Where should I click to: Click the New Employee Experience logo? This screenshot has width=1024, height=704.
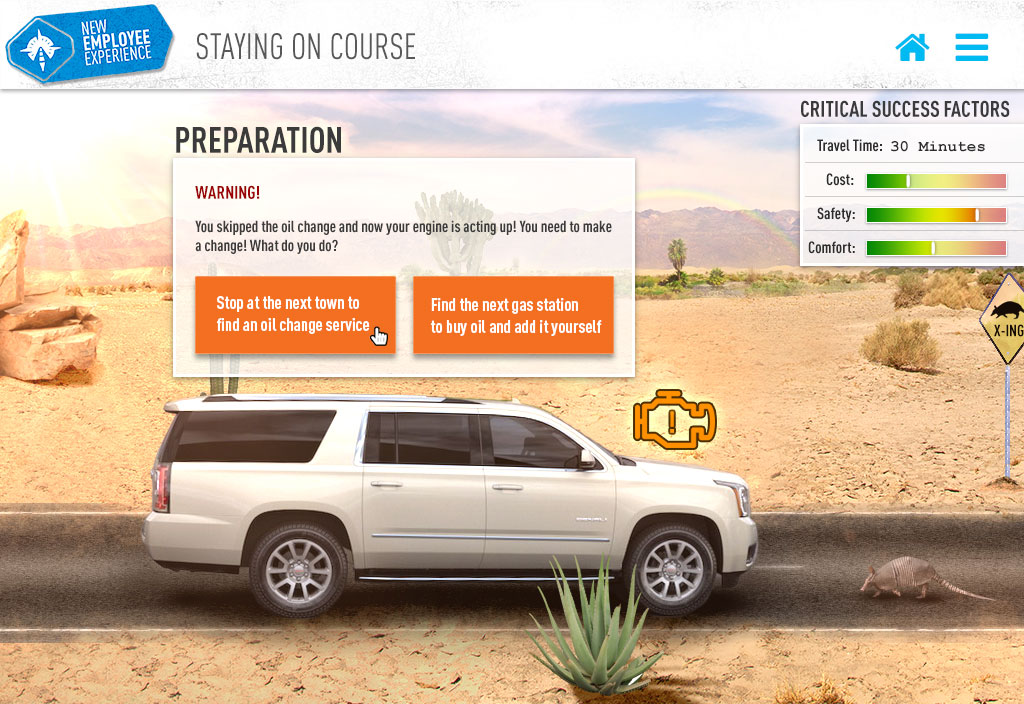point(89,44)
